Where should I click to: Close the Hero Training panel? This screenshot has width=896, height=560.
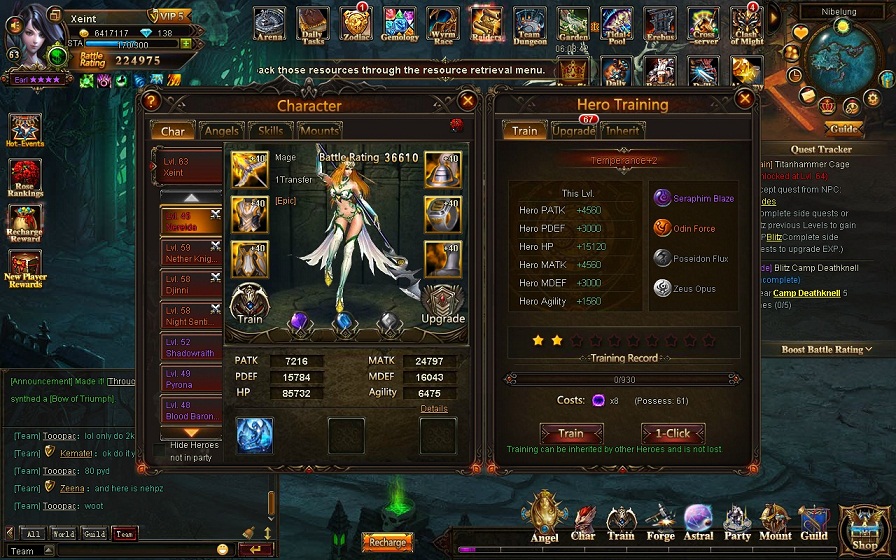(x=744, y=100)
